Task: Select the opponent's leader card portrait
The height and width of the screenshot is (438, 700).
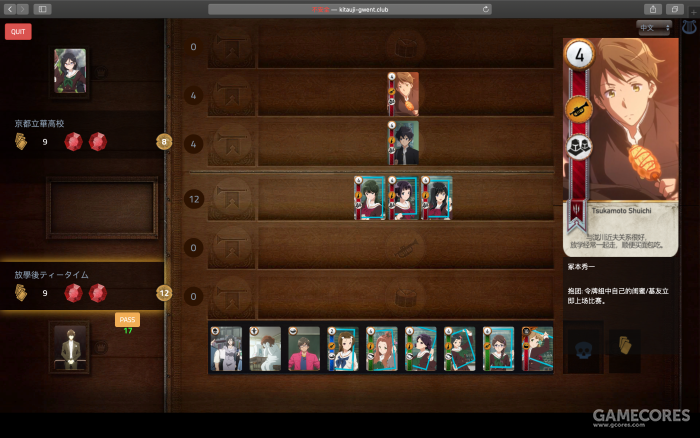Action: 69,72
